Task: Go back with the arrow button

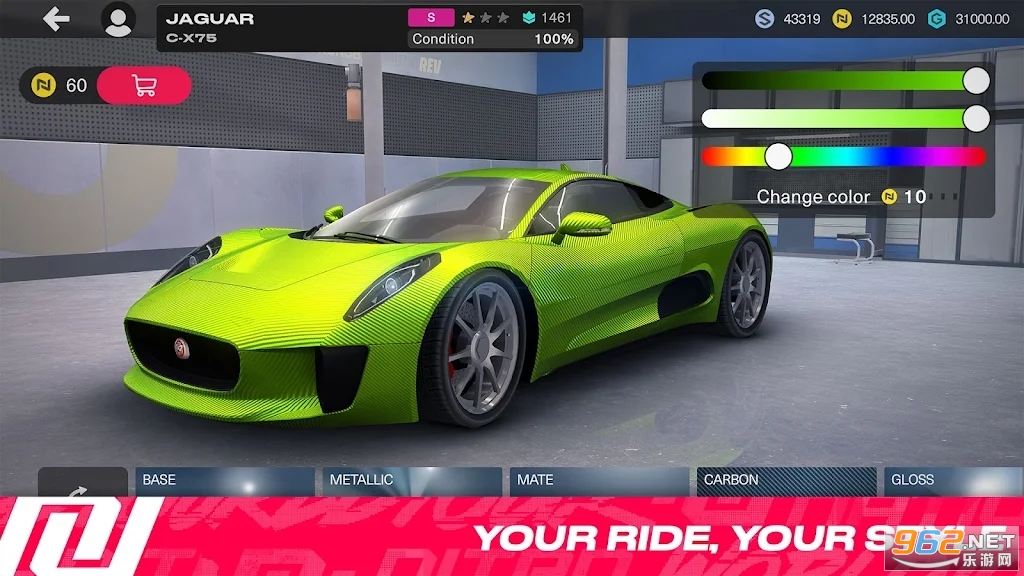Action: coord(56,19)
